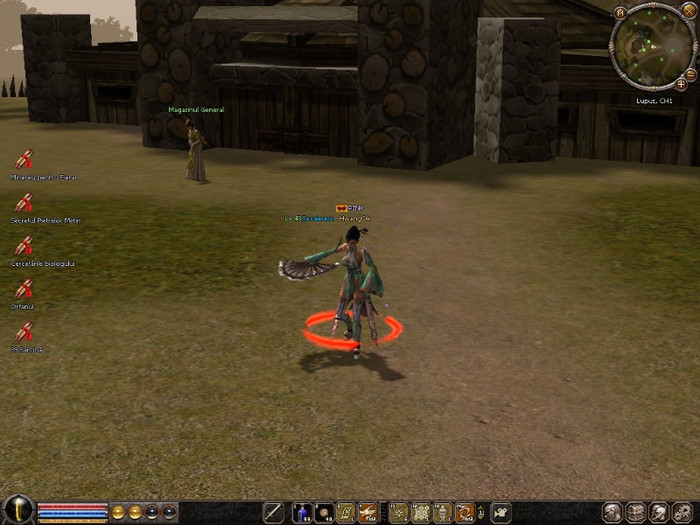
Task: Click the first of the four bottom-right menu buttons
Action: click(613, 513)
